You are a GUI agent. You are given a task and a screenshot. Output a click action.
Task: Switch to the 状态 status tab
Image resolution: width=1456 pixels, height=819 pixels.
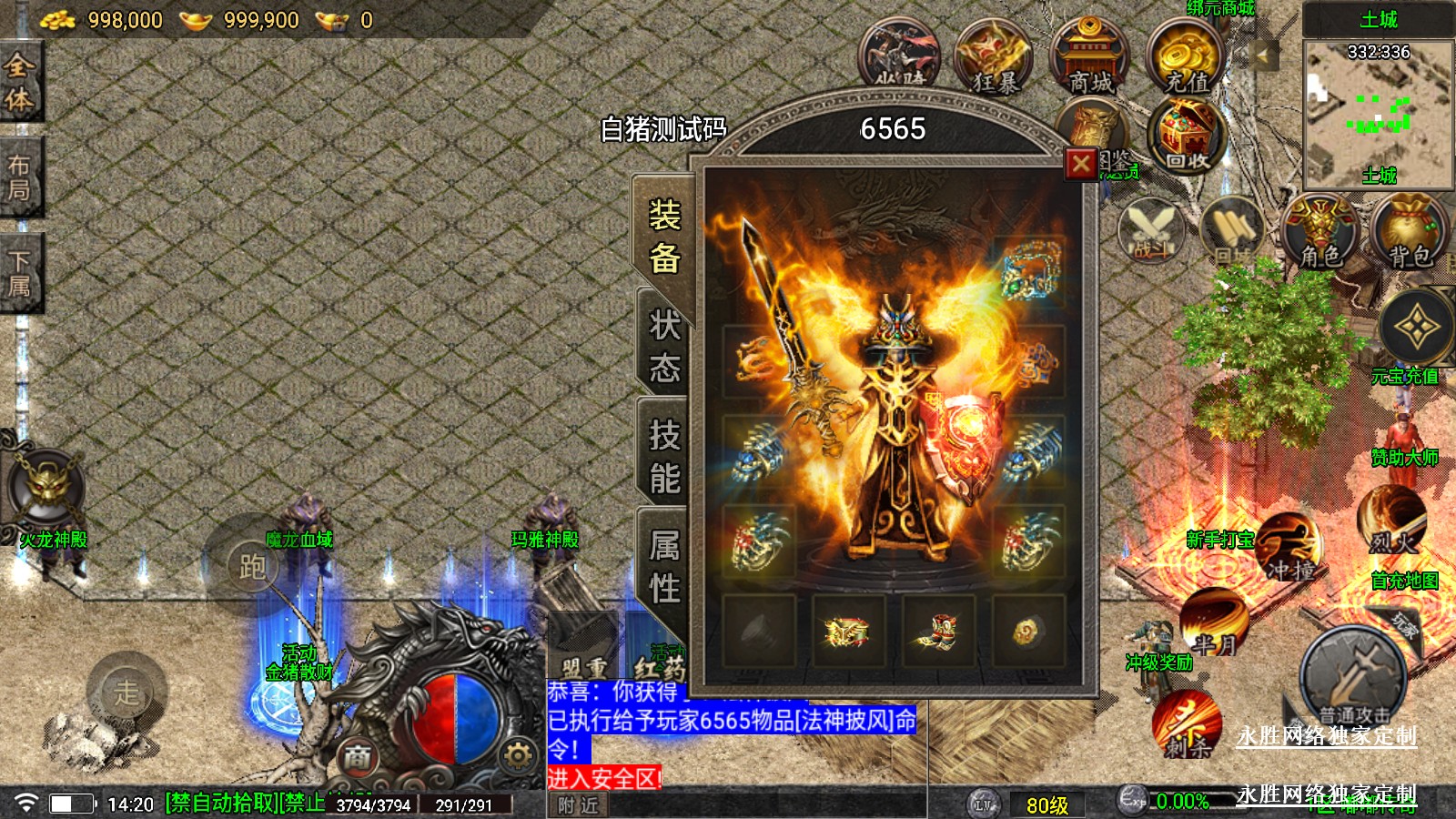click(664, 347)
